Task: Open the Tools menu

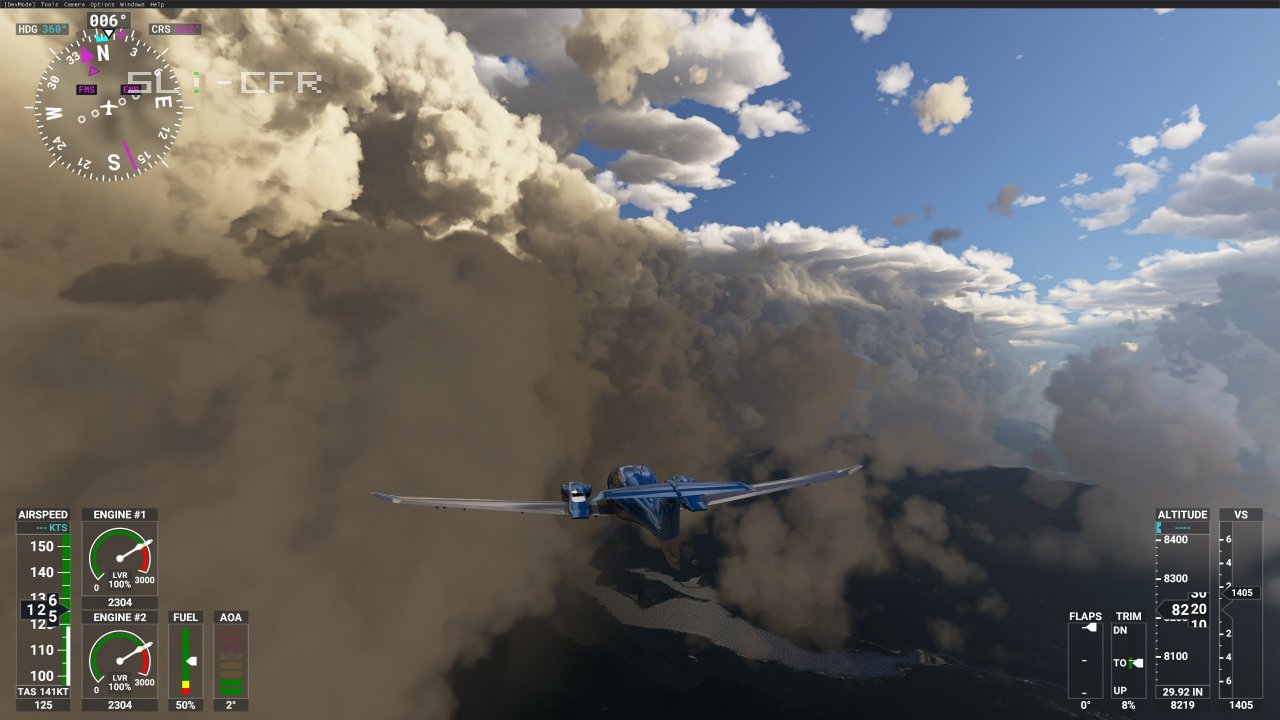Action: point(47,4)
